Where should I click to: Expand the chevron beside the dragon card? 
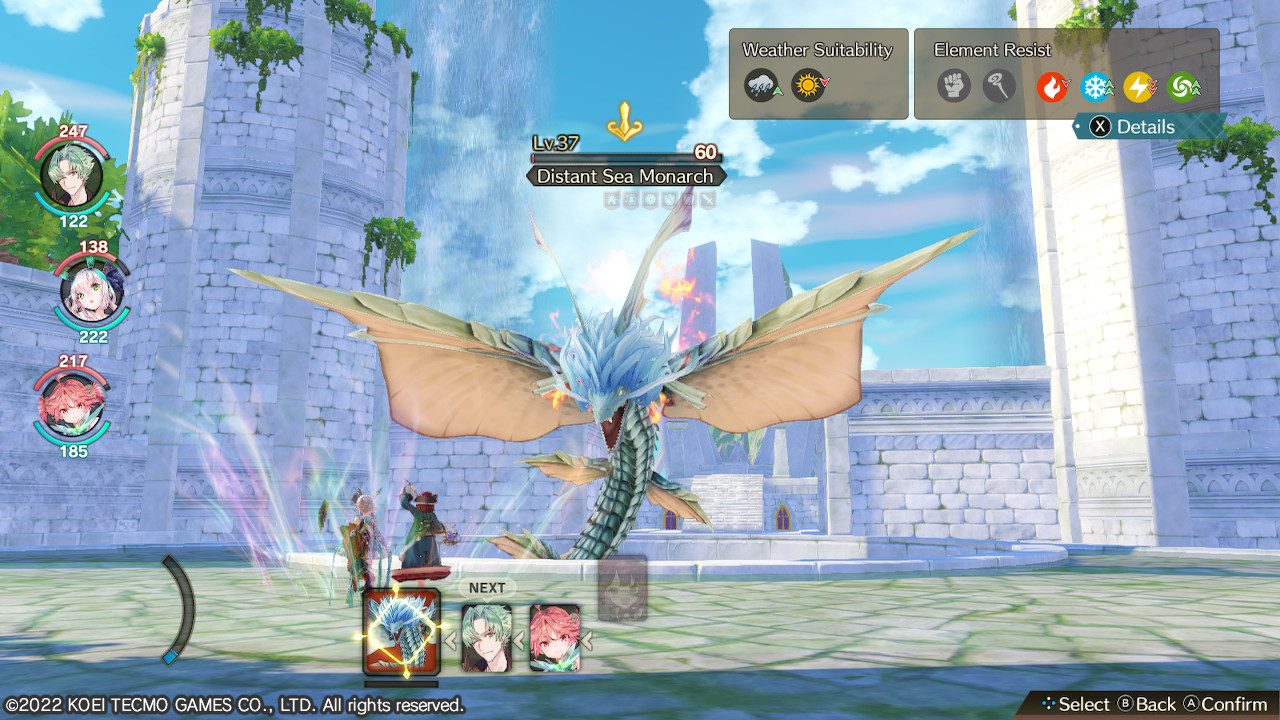(x=451, y=640)
